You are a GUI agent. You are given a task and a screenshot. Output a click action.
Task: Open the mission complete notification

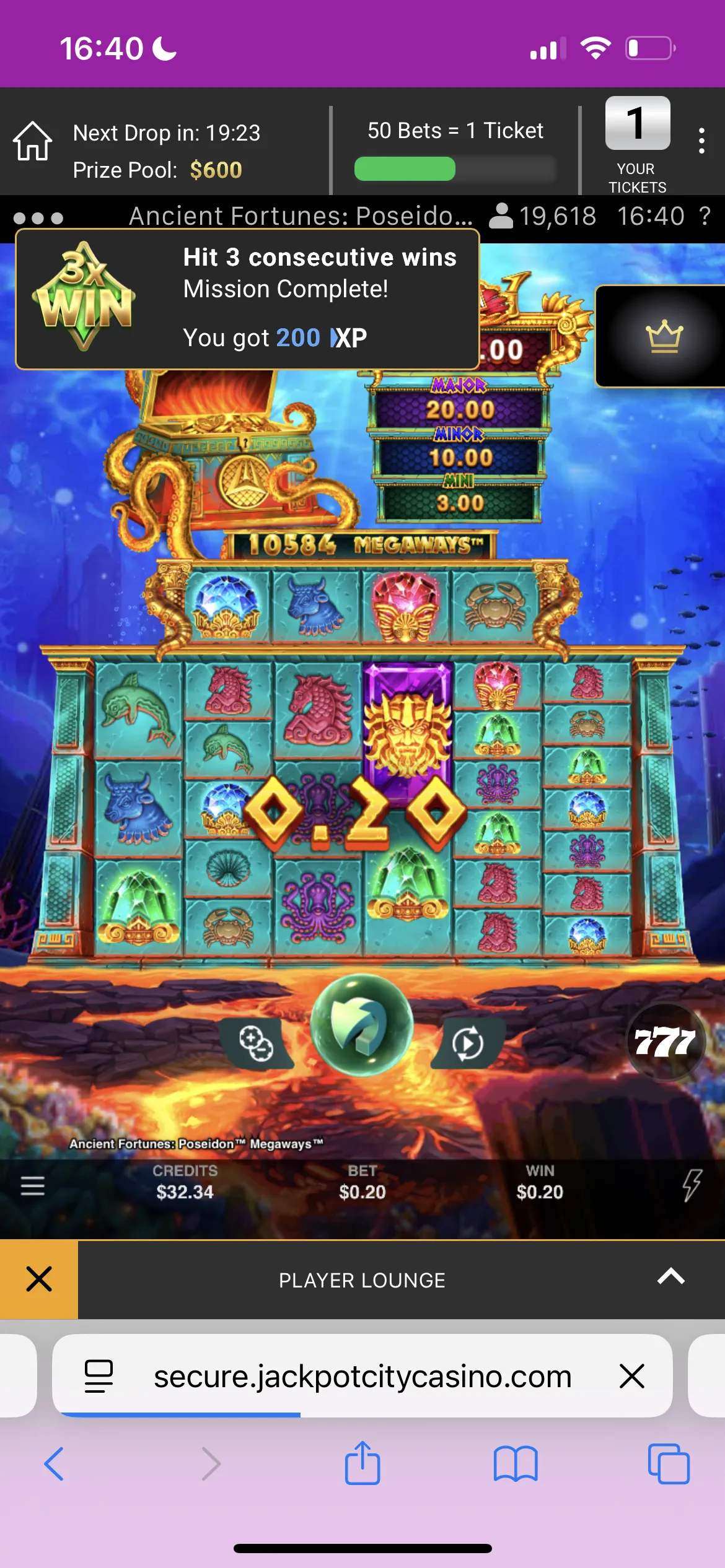point(248,299)
